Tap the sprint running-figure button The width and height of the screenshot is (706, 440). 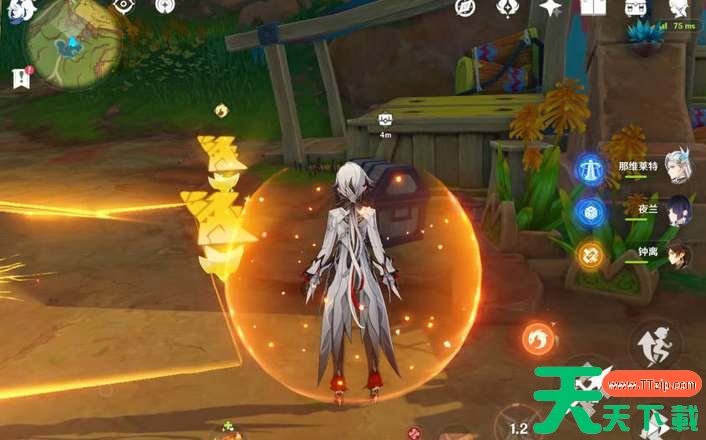(x=656, y=345)
